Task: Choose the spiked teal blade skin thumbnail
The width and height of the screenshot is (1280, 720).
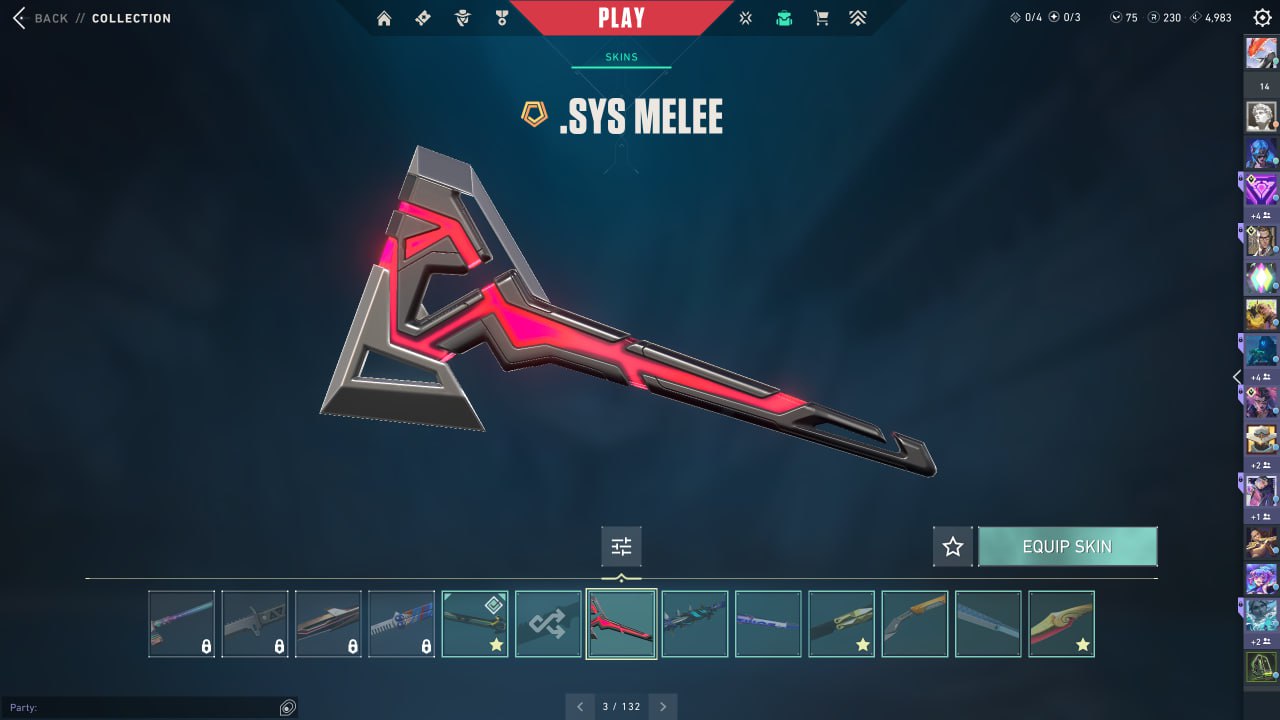Action: [694, 624]
